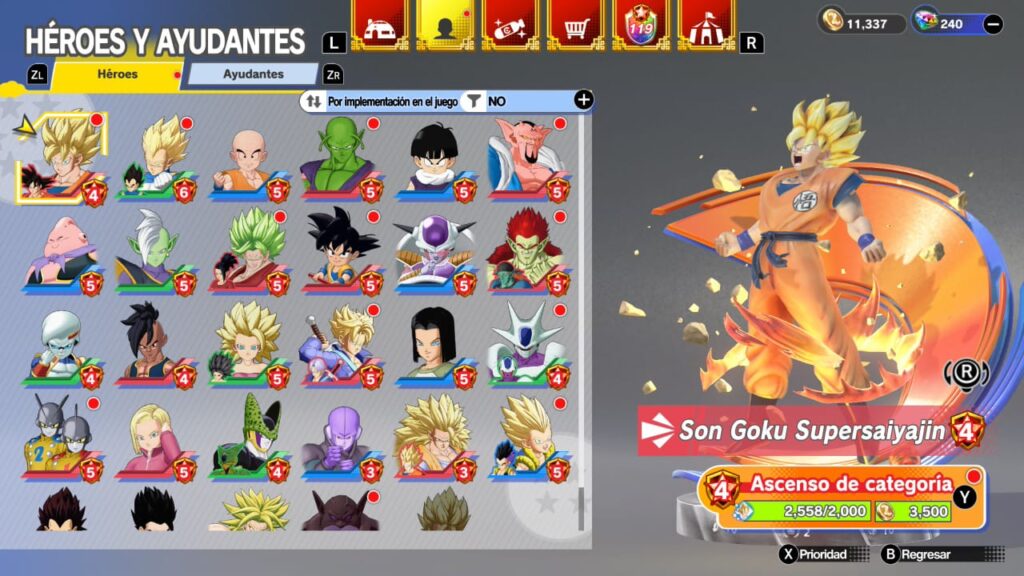
Task: Open the shopping cart store
Action: [575, 24]
